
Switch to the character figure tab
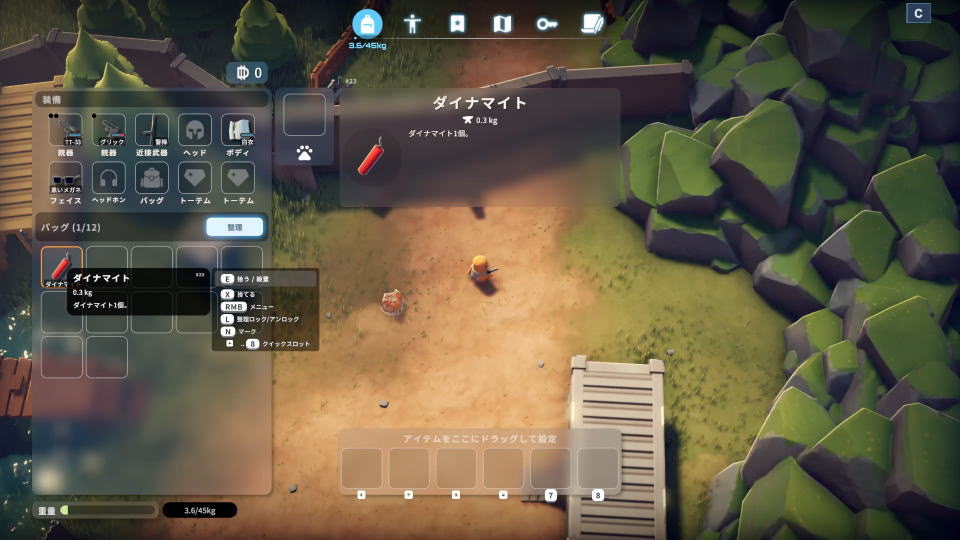point(412,24)
